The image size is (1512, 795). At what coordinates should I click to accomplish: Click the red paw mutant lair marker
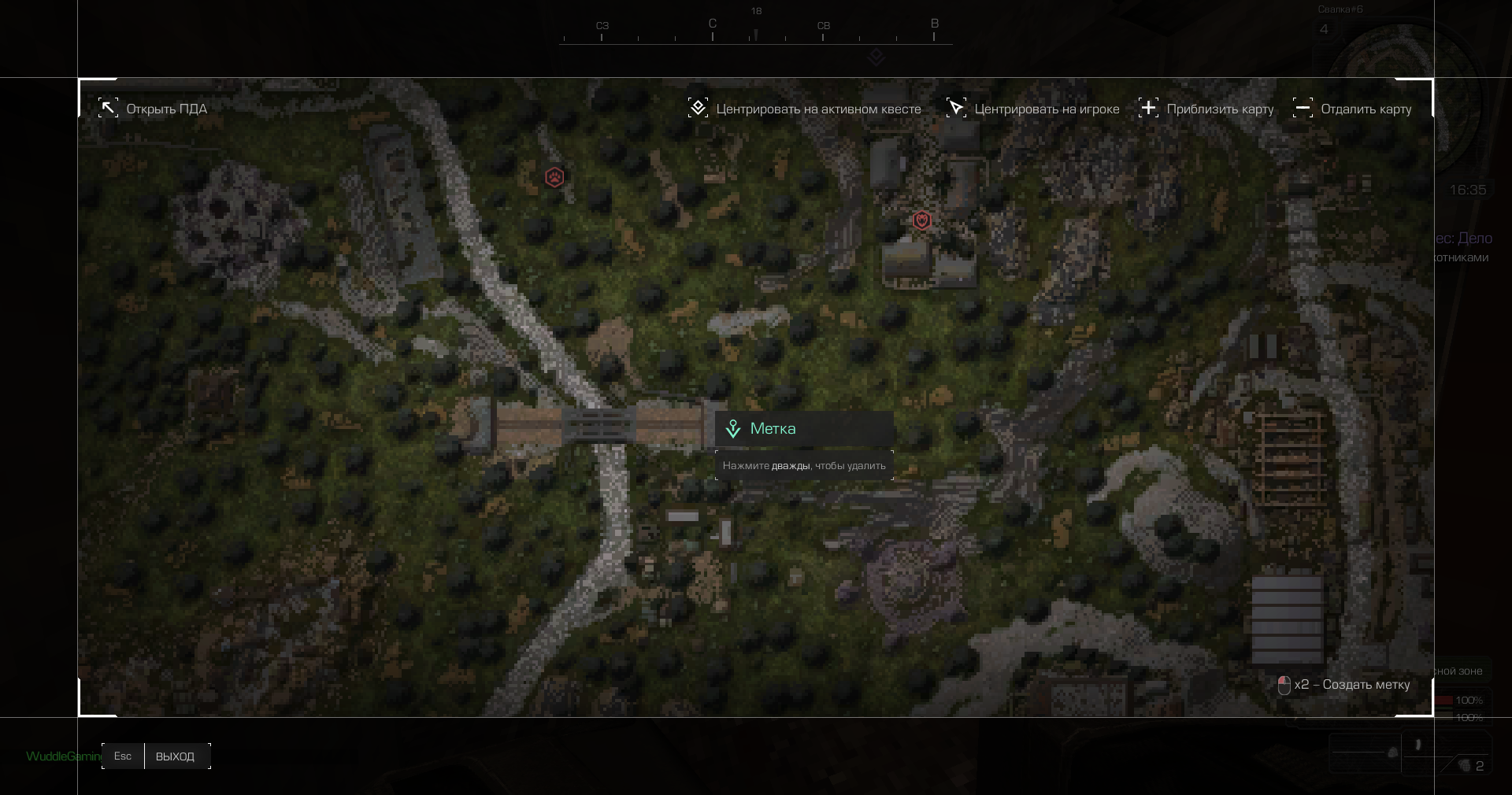pyautogui.click(x=554, y=177)
